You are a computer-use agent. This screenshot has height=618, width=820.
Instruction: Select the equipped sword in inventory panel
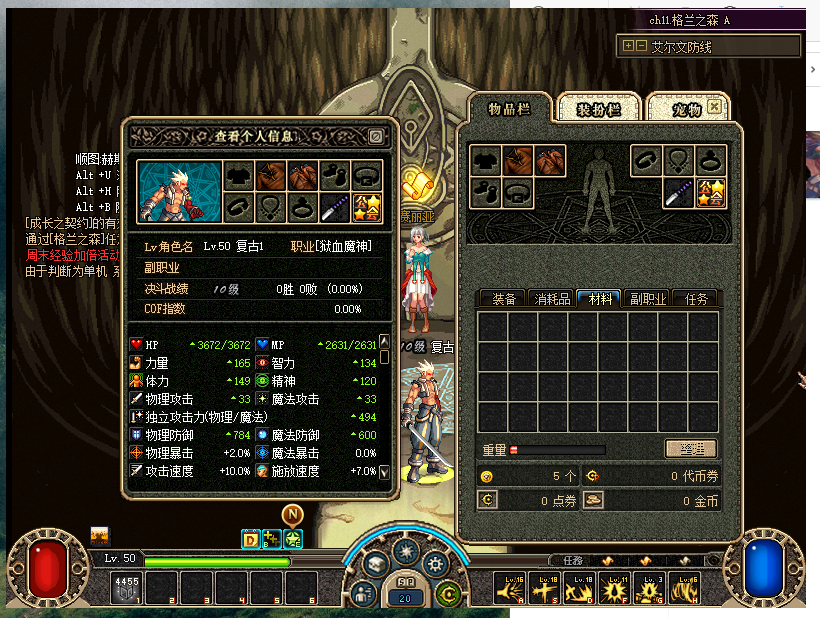678,192
